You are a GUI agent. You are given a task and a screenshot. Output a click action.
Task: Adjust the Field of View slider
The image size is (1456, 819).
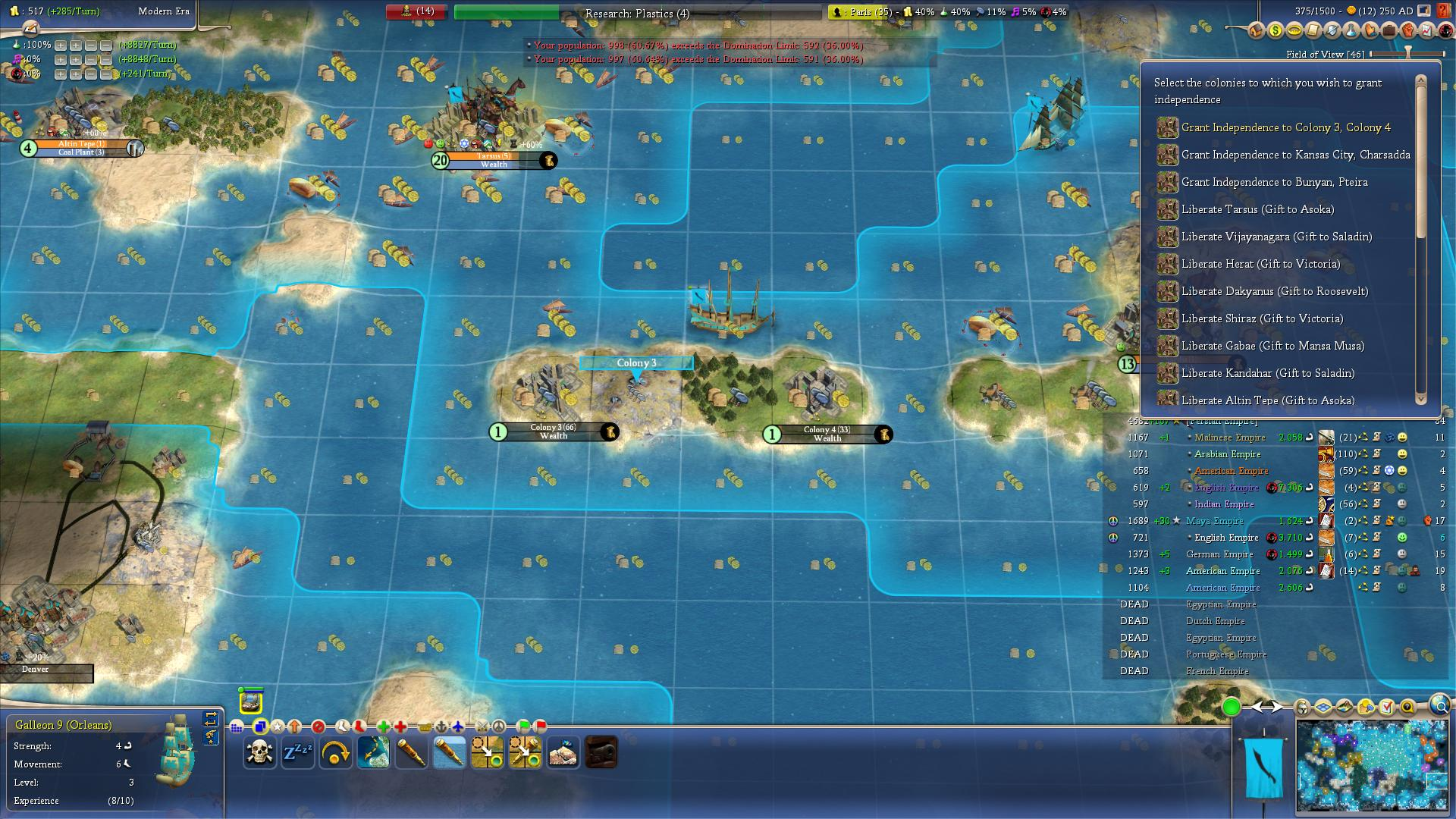1408,54
